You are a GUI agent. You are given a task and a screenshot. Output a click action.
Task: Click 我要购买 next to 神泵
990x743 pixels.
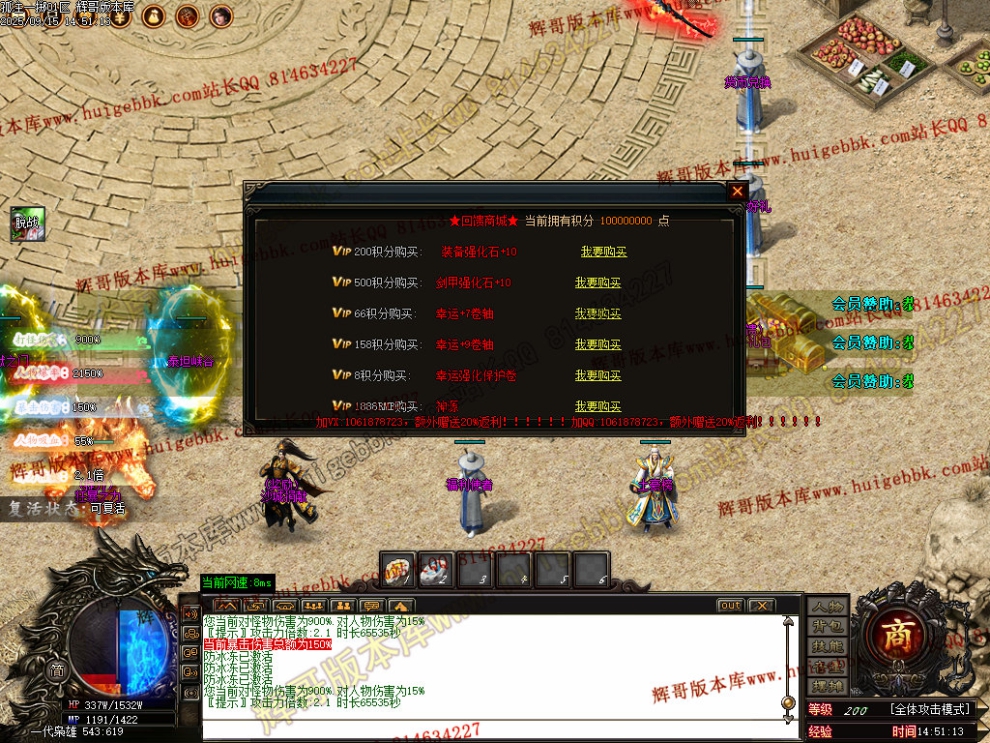(598, 406)
